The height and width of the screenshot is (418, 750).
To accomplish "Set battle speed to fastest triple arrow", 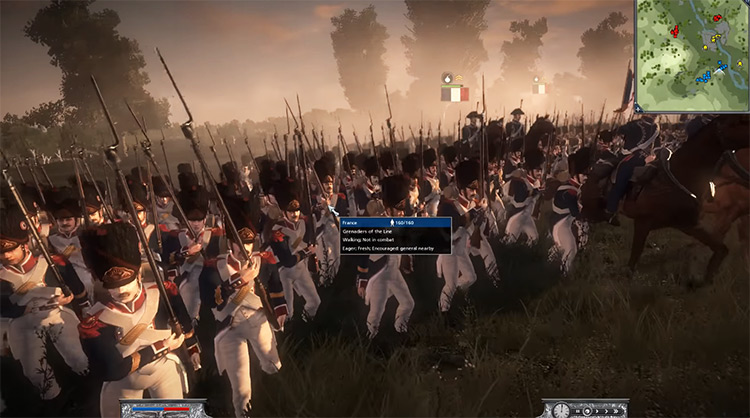I will (615, 411).
